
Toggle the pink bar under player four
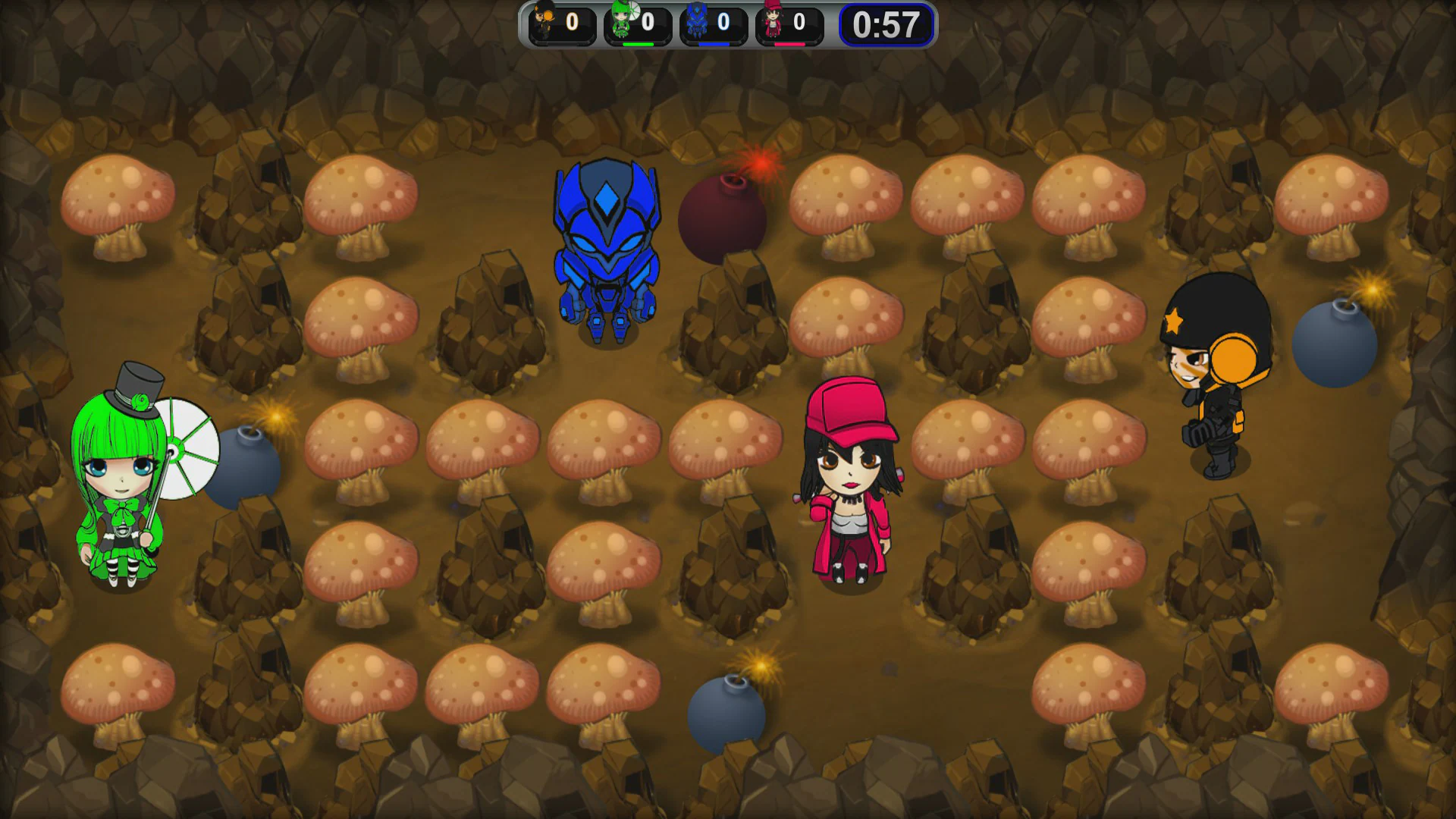pyautogui.click(x=790, y=44)
